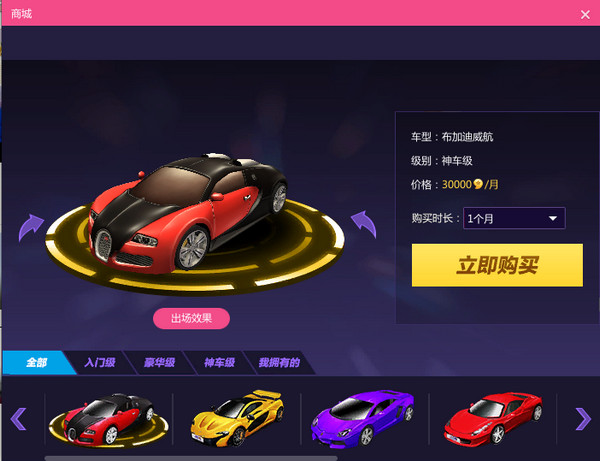
Task: Switch to the 入门级 tab
Action: click(x=100, y=362)
